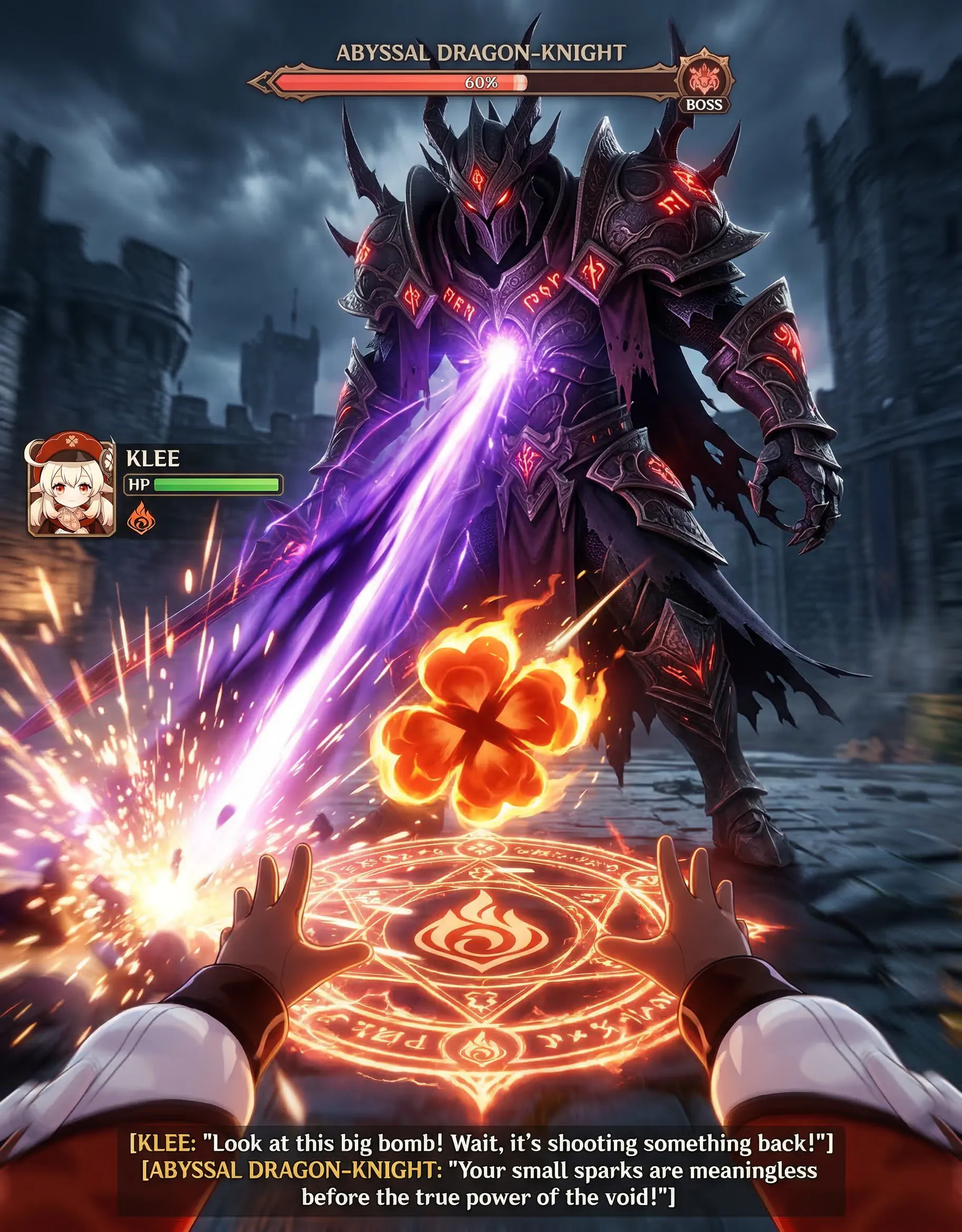
Task: Click the Pyro element icon under Klee's HP
Action: [x=140, y=518]
